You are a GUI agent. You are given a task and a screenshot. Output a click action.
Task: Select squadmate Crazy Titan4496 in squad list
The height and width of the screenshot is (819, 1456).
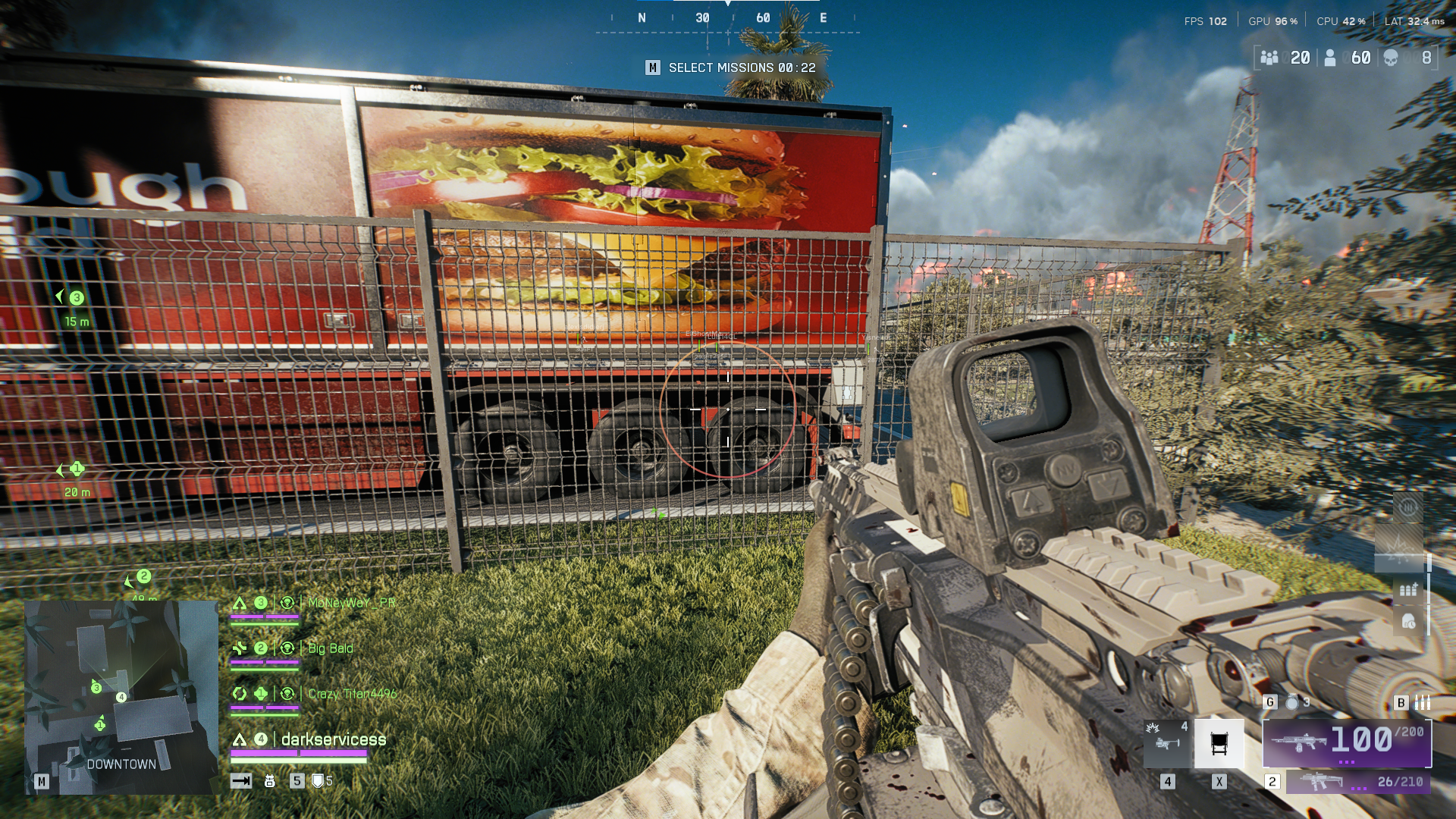352,694
